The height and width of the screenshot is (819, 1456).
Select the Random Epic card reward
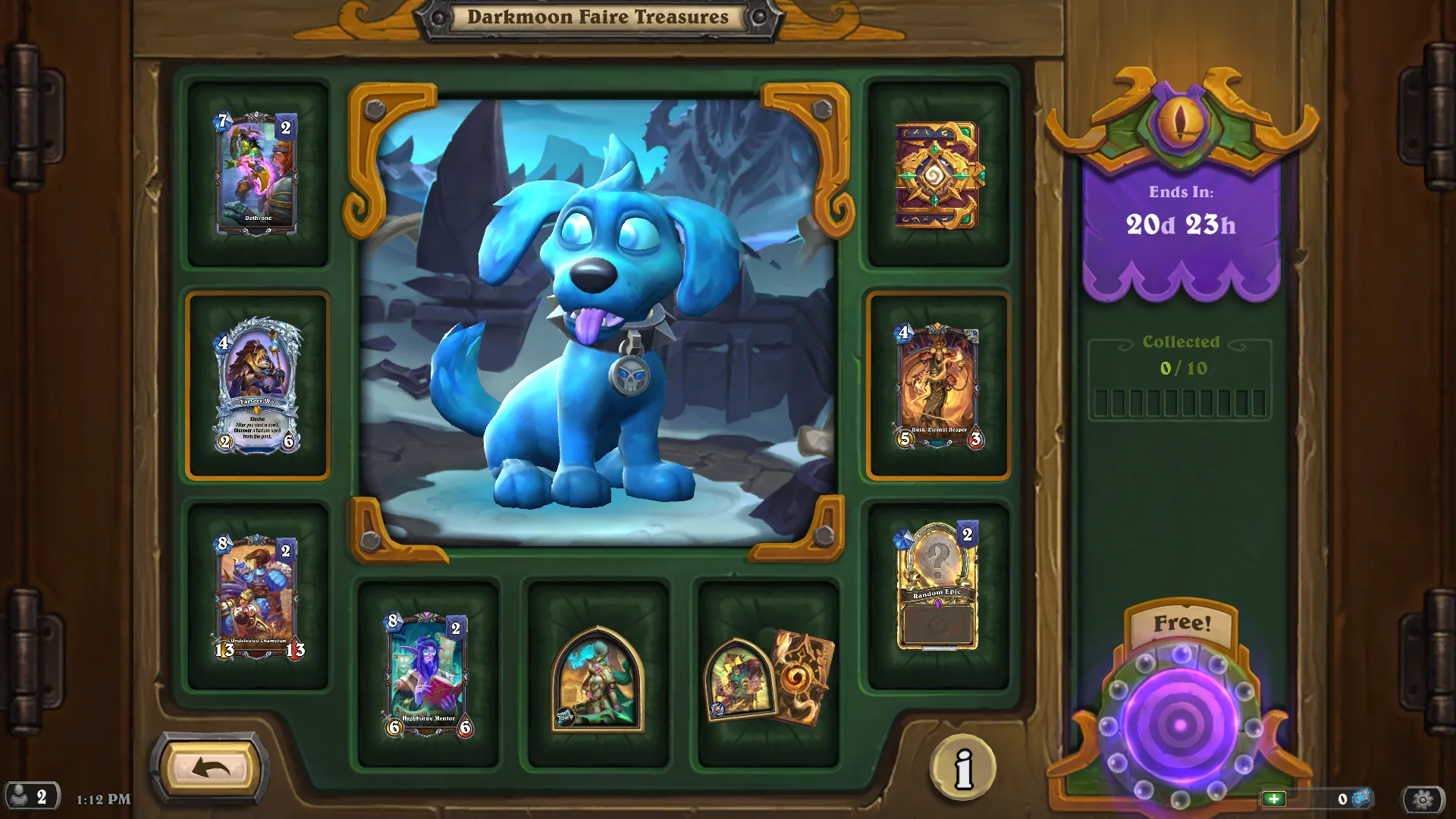pyautogui.click(x=938, y=586)
